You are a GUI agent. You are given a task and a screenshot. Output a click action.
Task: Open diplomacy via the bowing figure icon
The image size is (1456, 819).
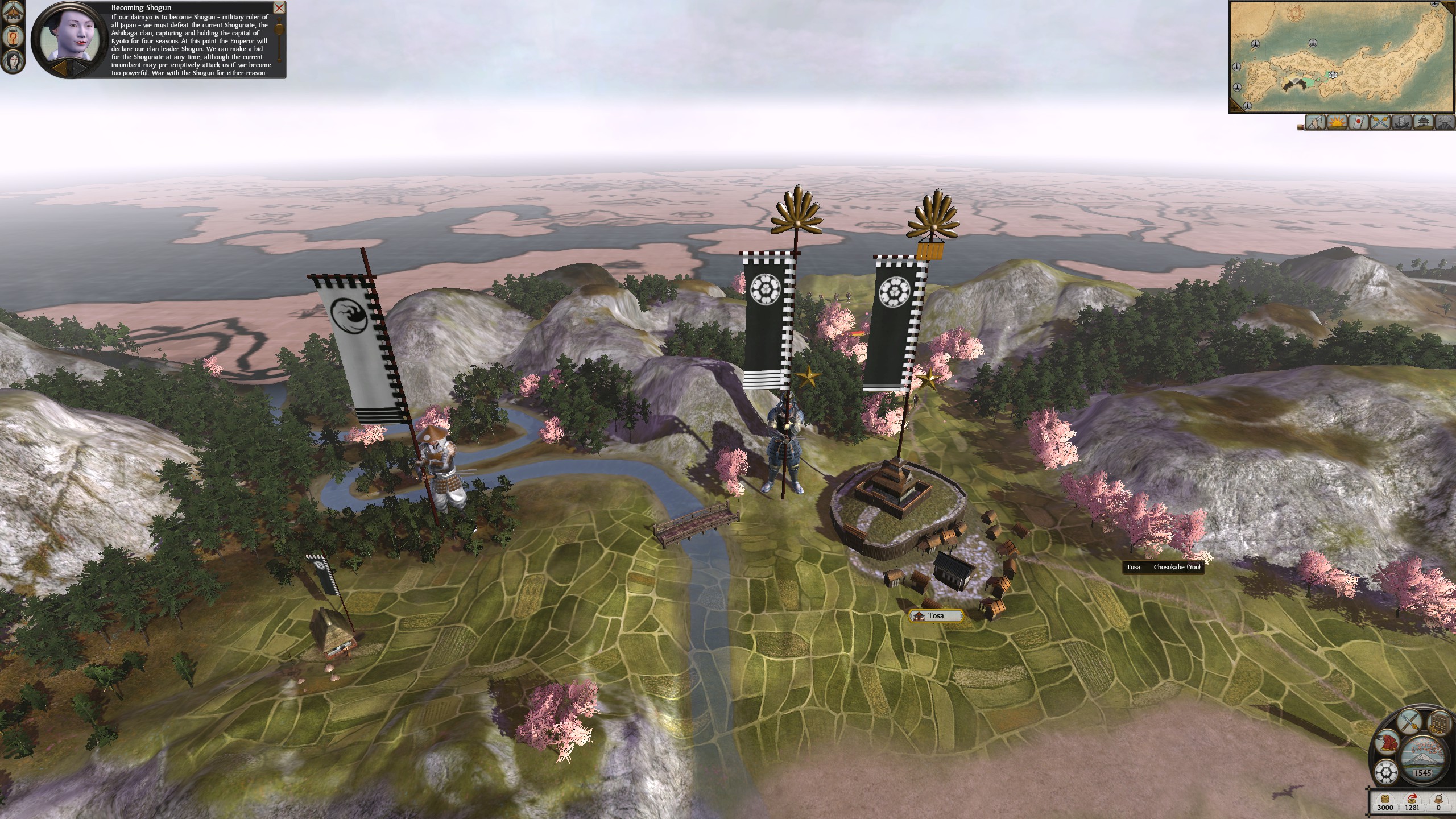tap(1387, 743)
